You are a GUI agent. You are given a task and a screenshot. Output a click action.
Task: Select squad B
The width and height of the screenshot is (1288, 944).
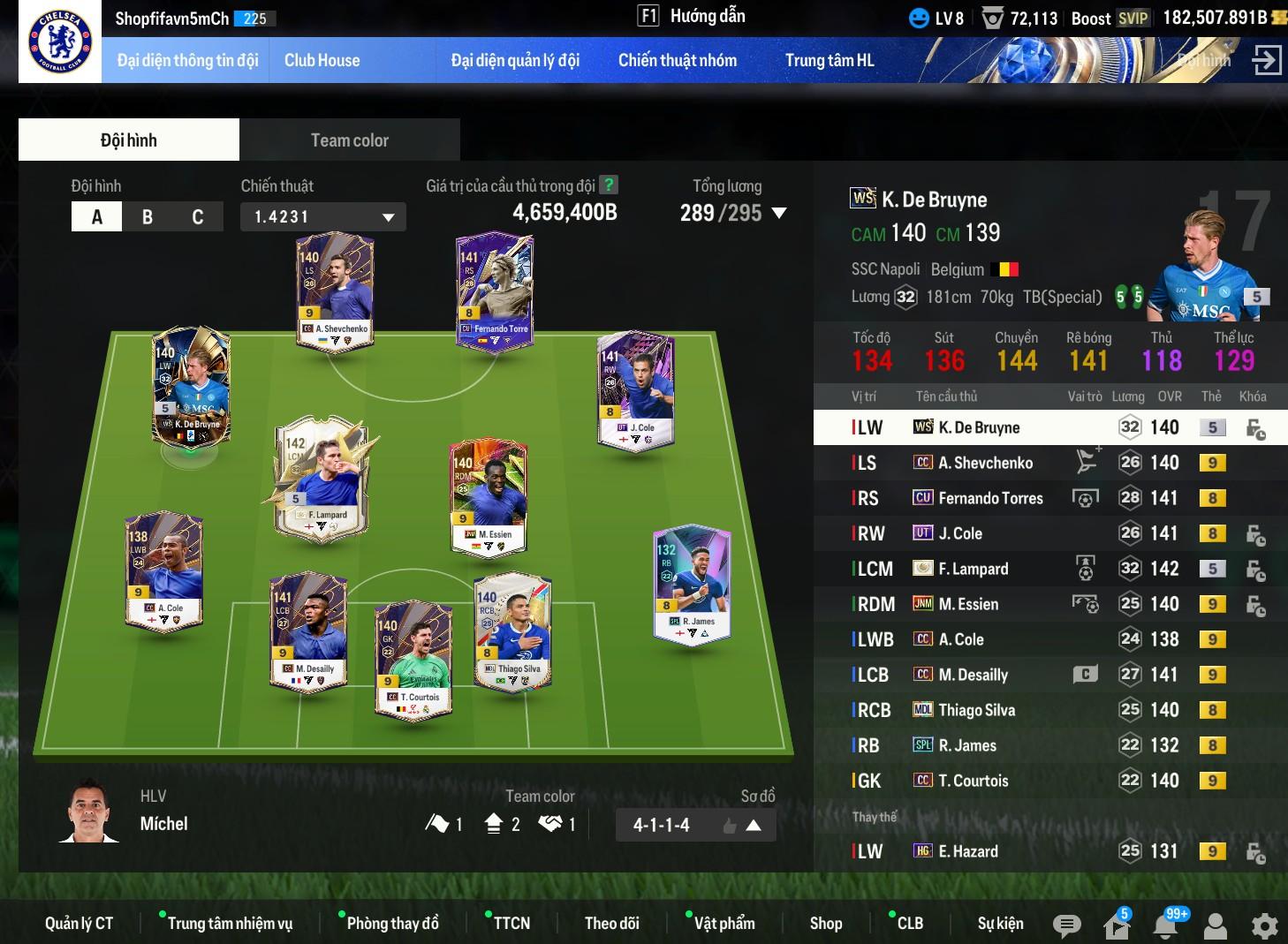[148, 217]
